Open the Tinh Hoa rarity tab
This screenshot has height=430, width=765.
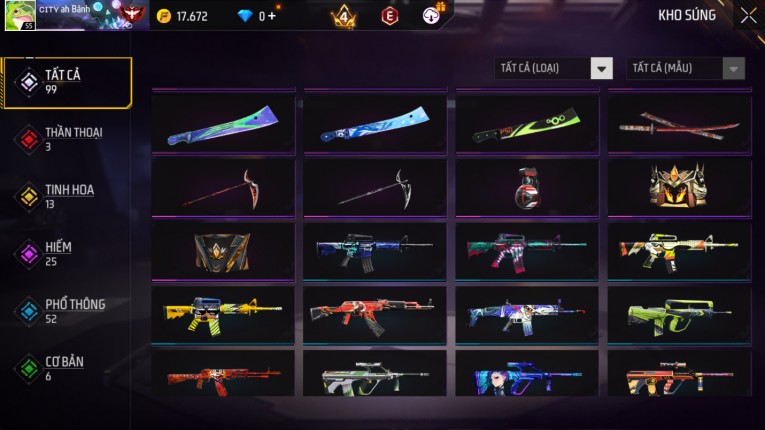(x=67, y=196)
